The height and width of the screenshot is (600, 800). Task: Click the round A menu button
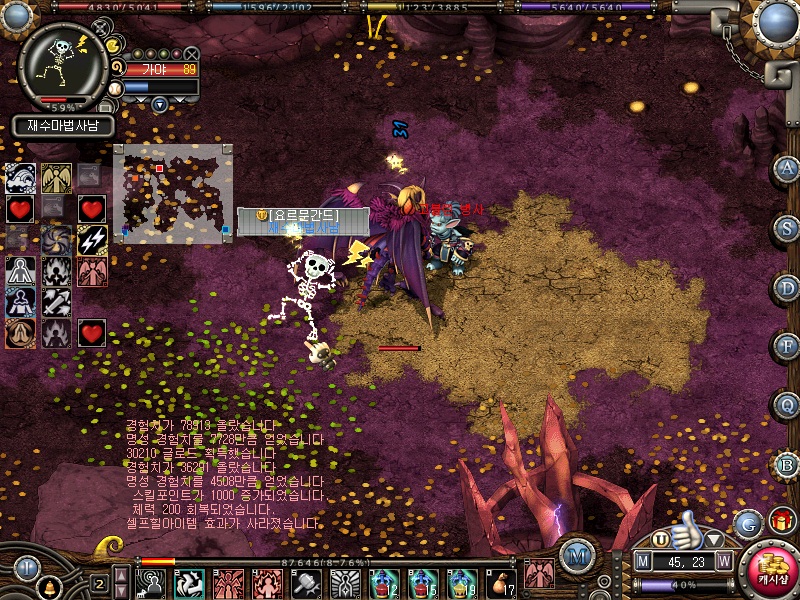point(787,168)
